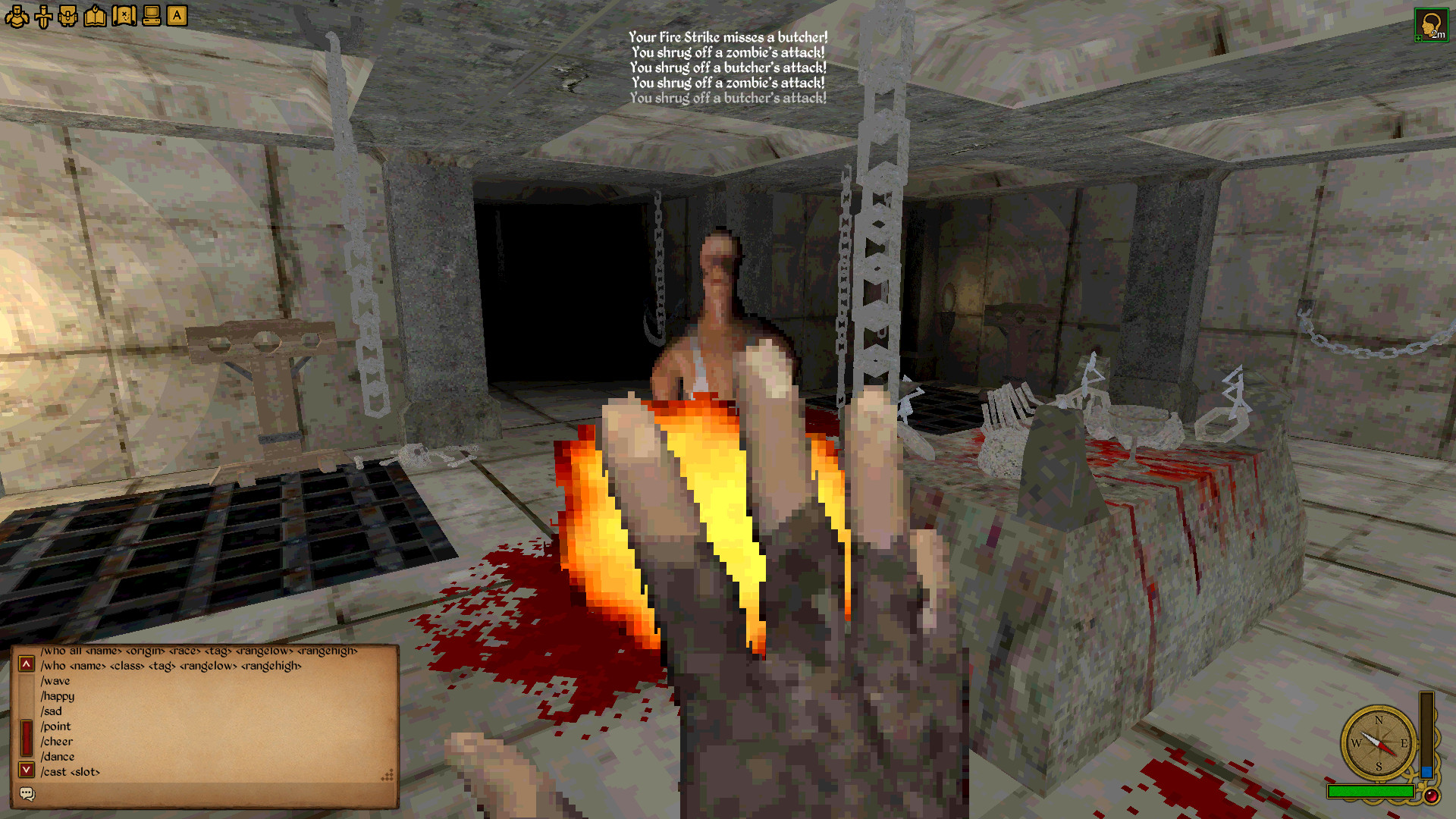Click the up arrow to scroll chat history
Screen dimensions: 1456x819
(x=28, y=664)
